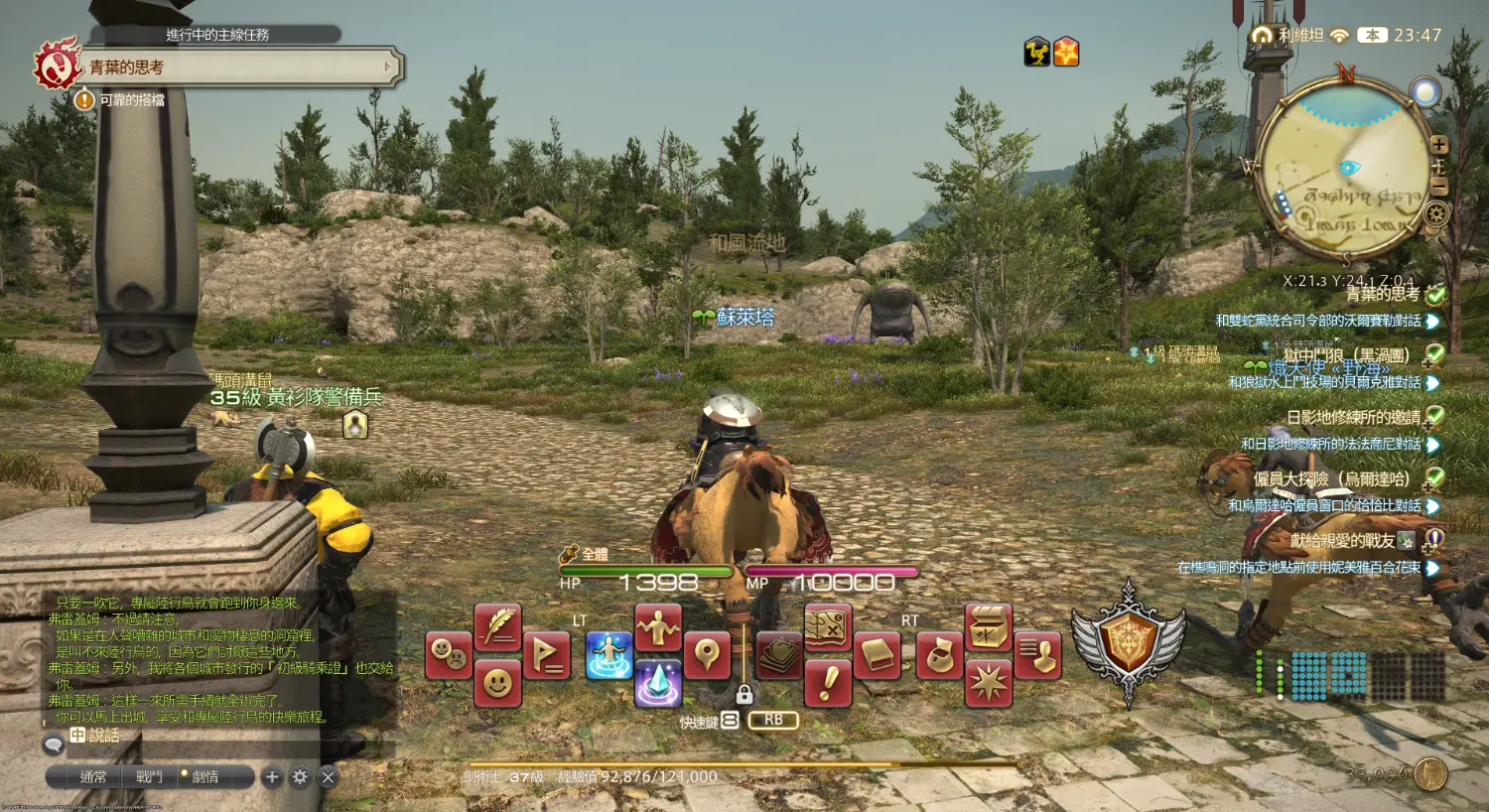Activate the blue Return teleport ability icon
This screenshot has height=812, width=1489.
click(x=609, y=656)
